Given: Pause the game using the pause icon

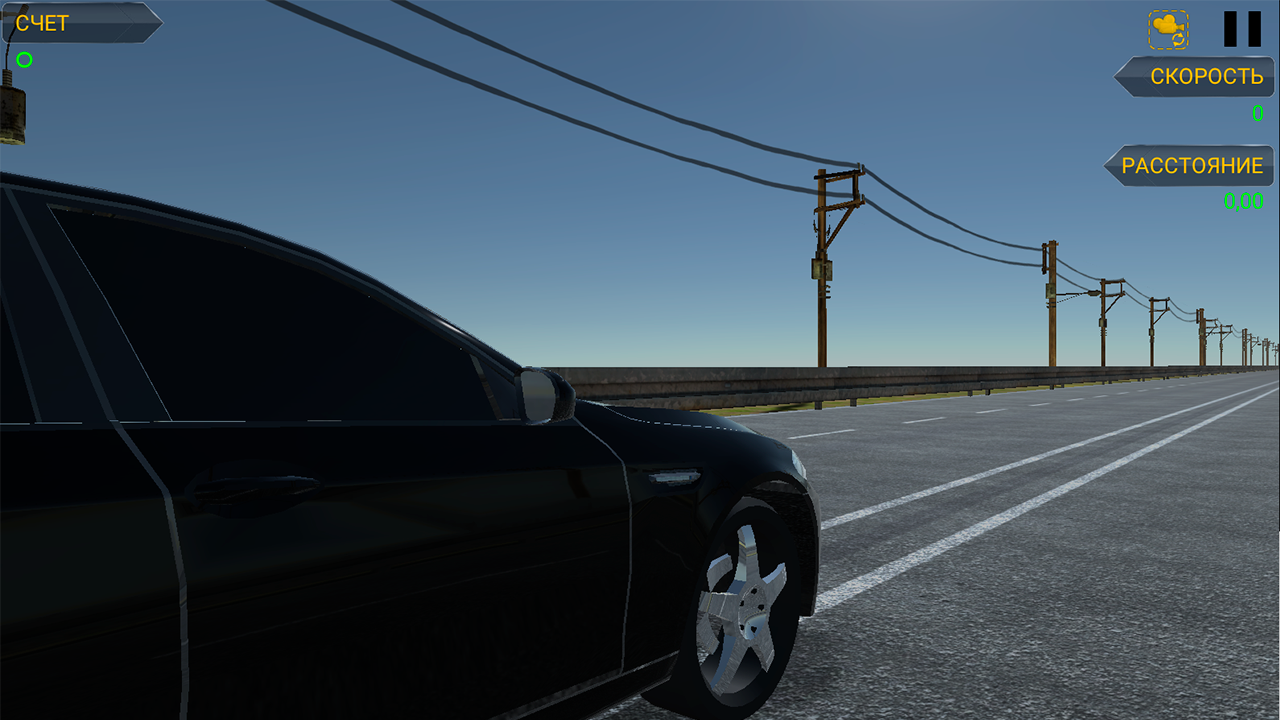Looking at the screenshot, I should (1239, 28).
